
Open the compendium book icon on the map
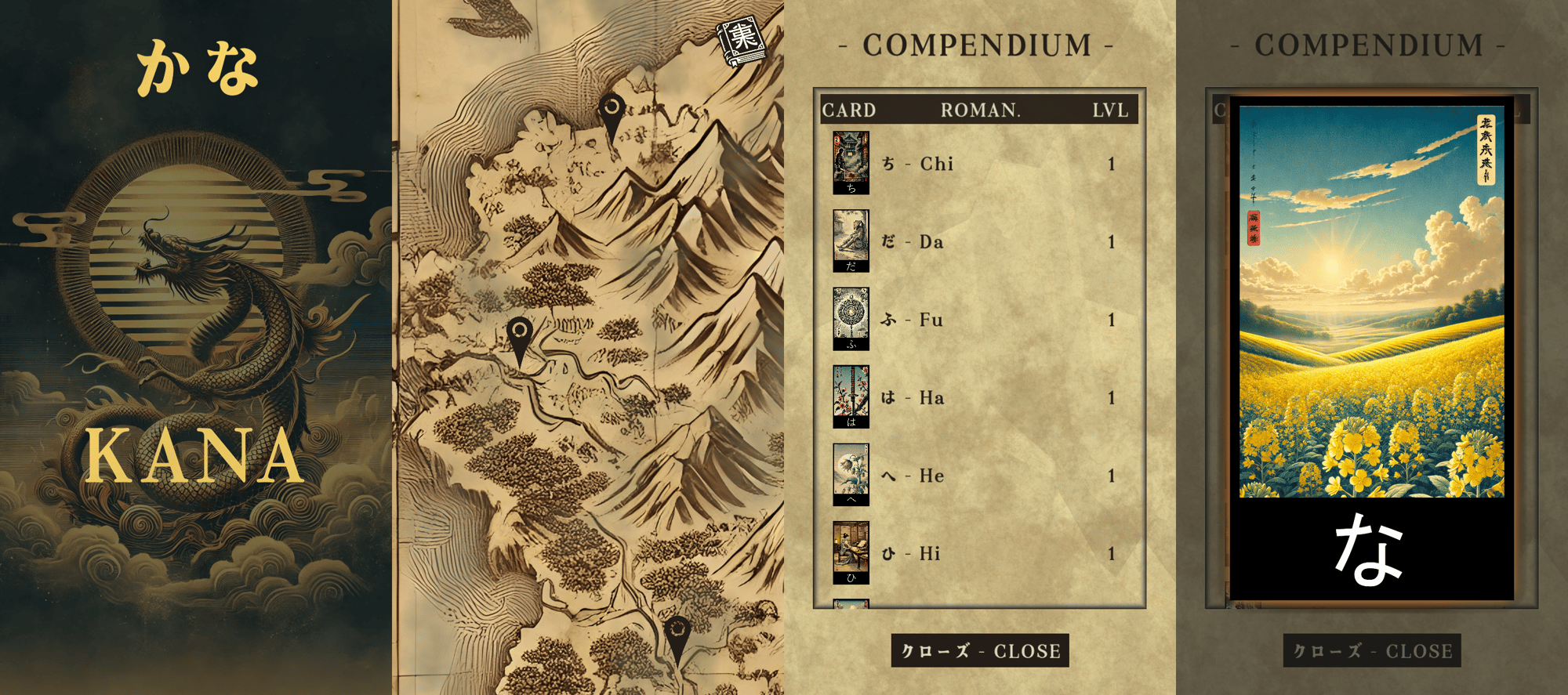click(742, 42)
